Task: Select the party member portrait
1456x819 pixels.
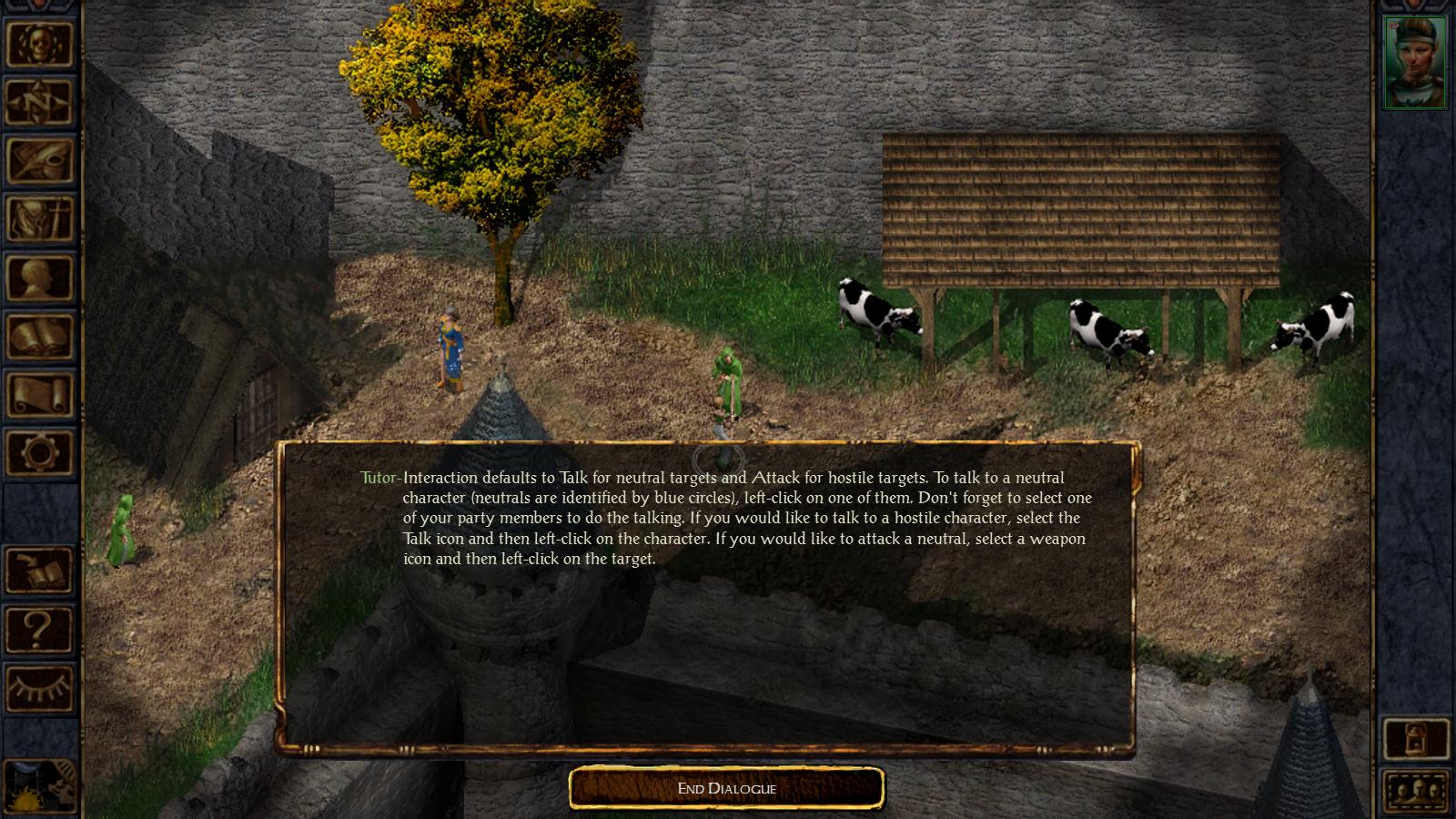Action: (1414, 61)
